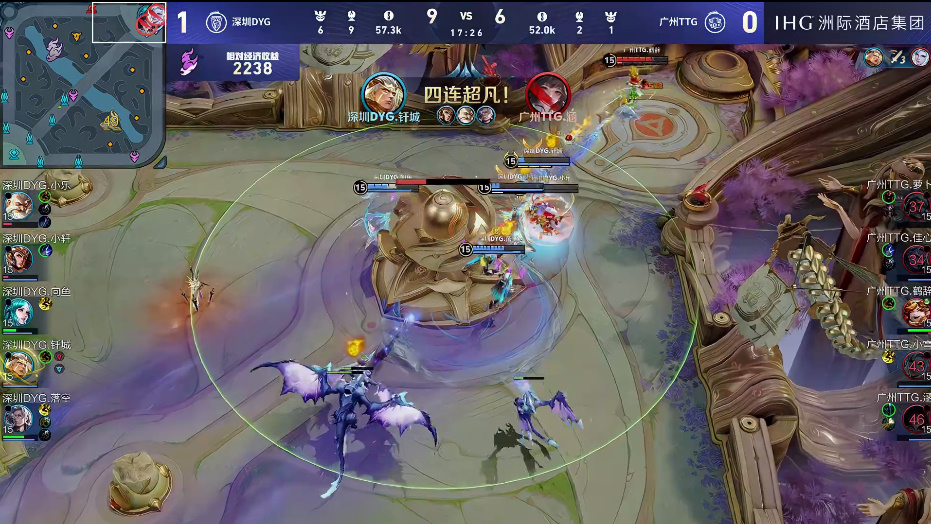This screenshot has height=524, width=931.
Task: Select 广州TTG.小玄 player portrait
Action: pyautogui.click(x=915, y=366)
